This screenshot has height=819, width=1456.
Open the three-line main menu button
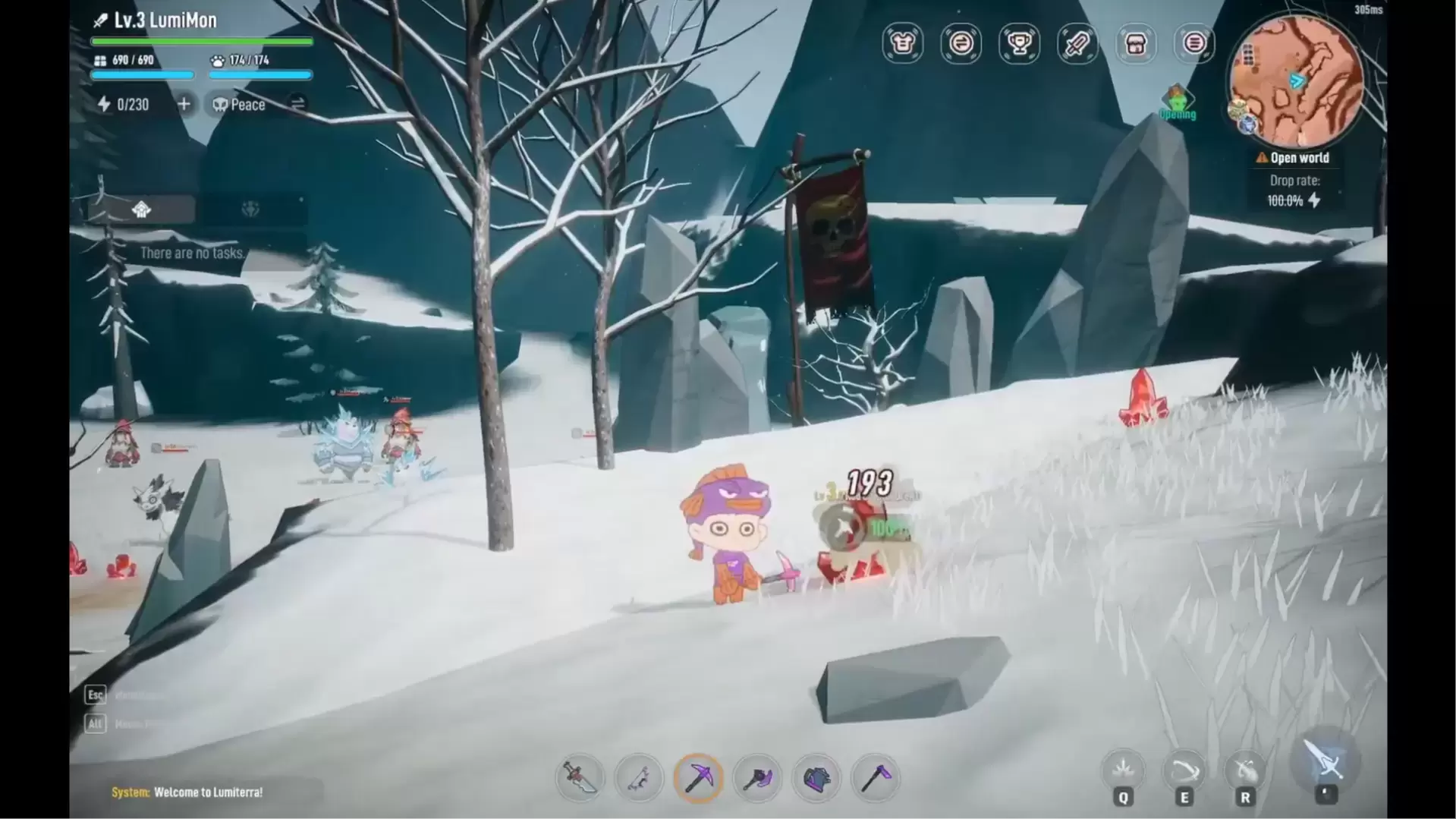1194,43
